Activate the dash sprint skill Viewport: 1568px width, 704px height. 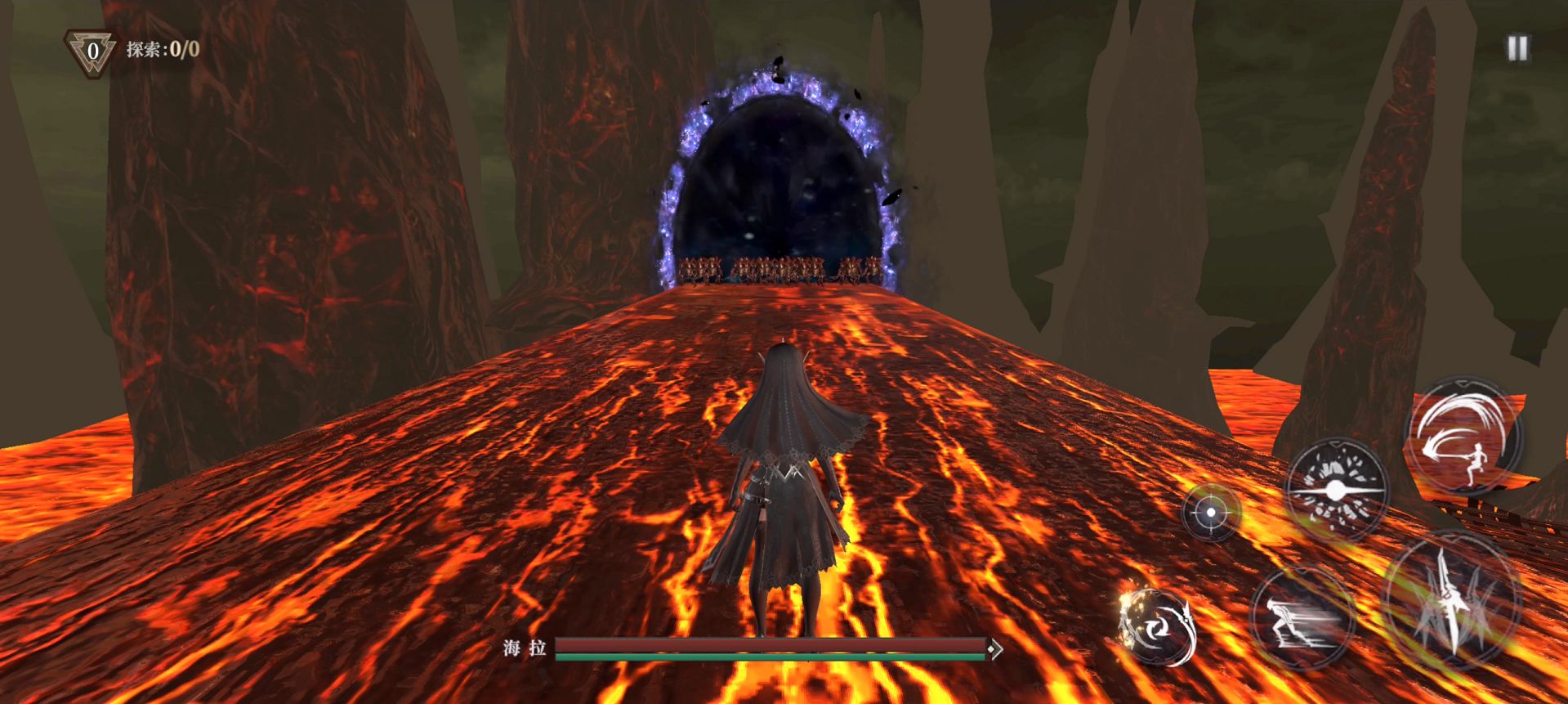point(1302,617)
